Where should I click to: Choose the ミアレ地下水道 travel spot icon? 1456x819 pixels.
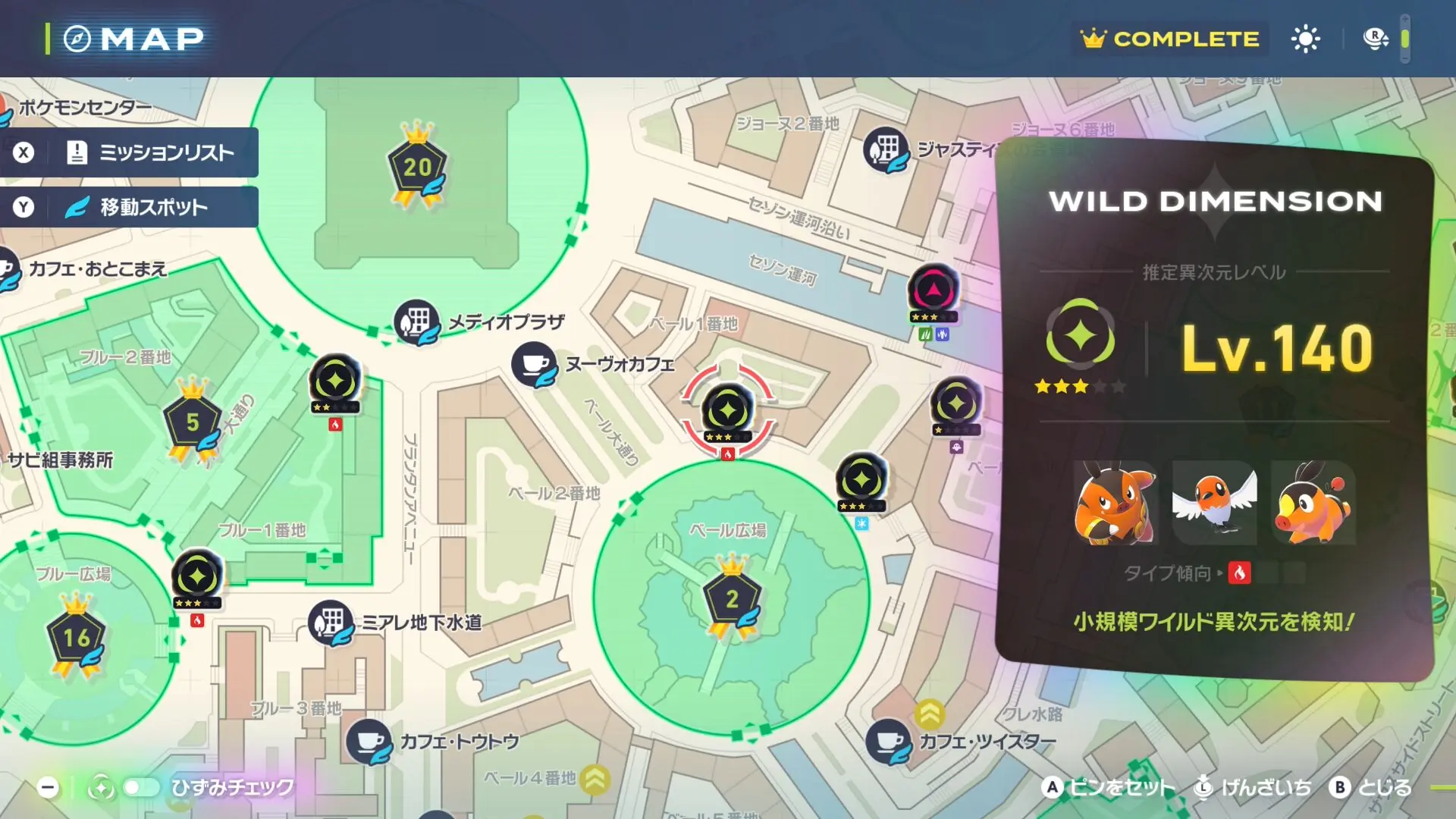click(x=330, y=623)
